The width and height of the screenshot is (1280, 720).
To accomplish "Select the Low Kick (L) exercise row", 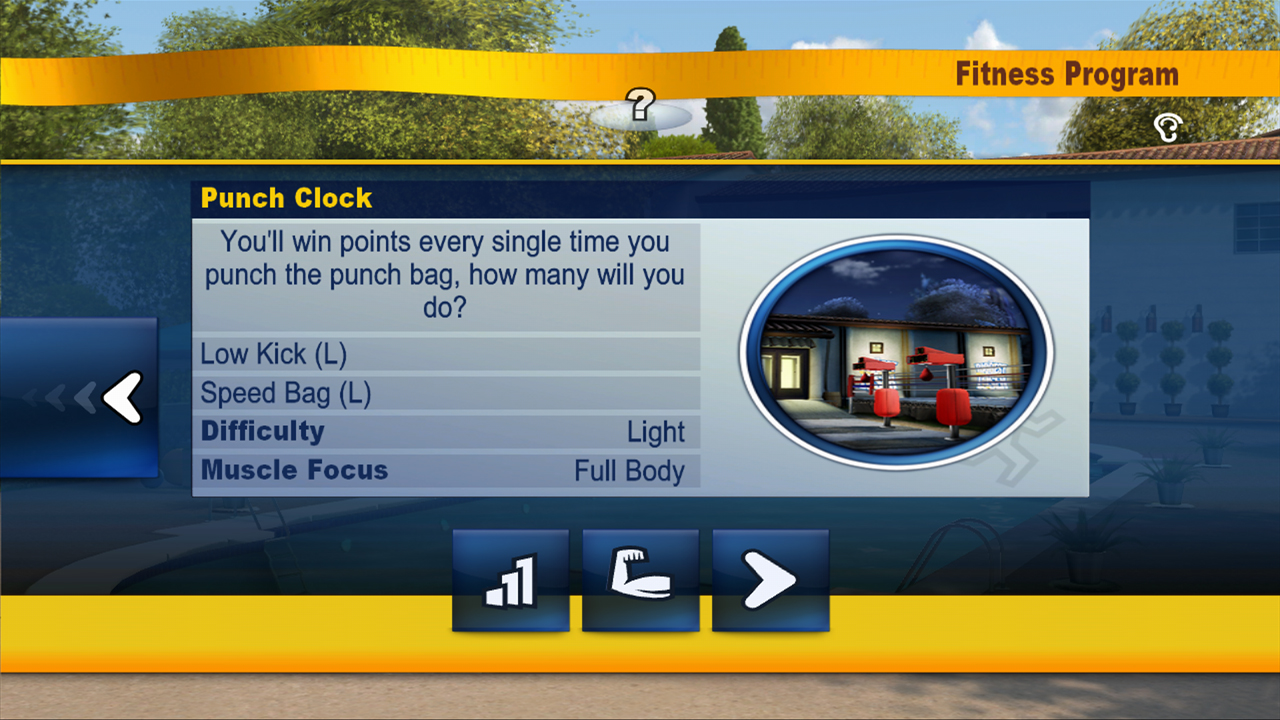I will point(446,354).
